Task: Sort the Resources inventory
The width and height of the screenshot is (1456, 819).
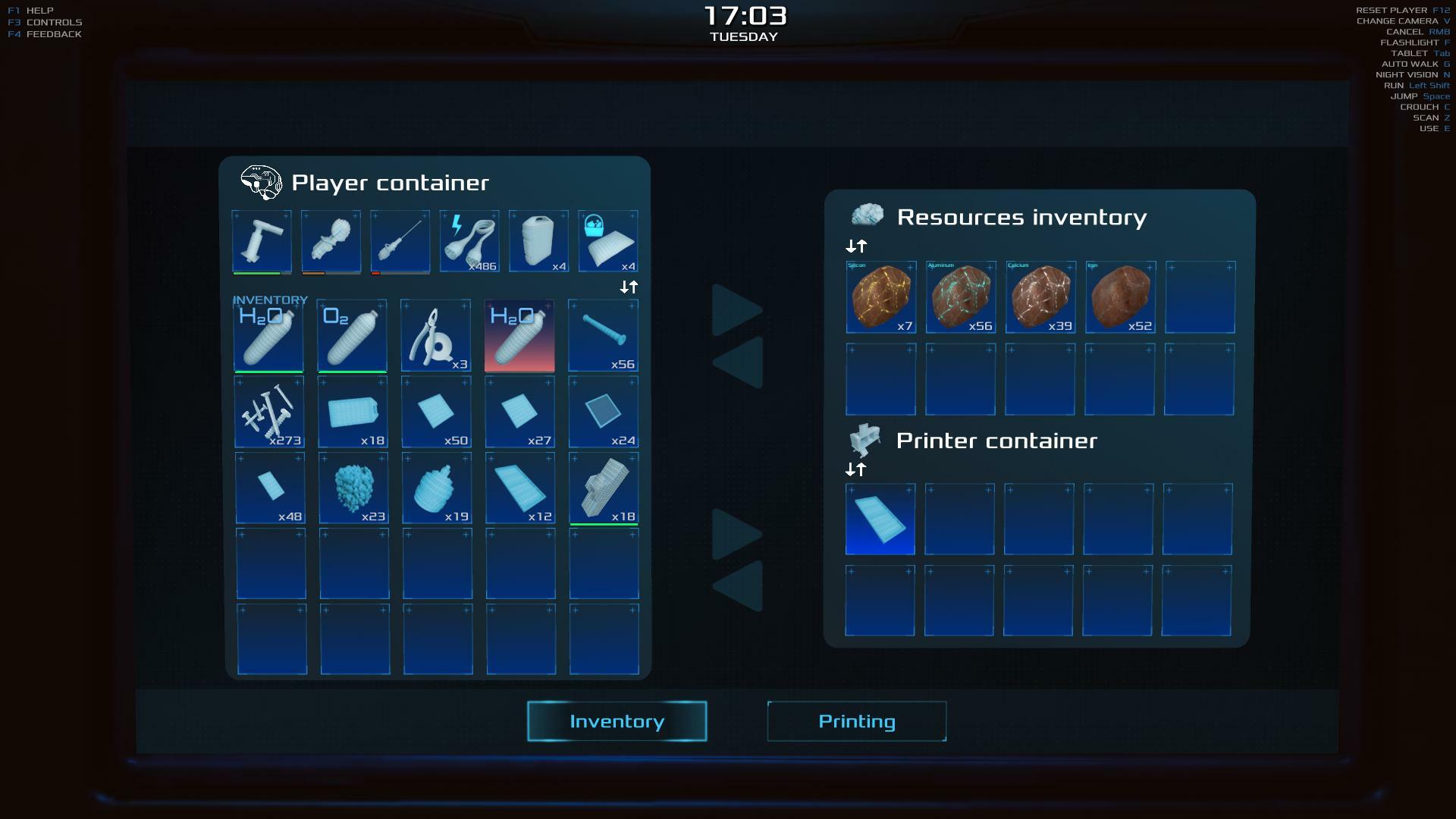Action: coord(856,246)
